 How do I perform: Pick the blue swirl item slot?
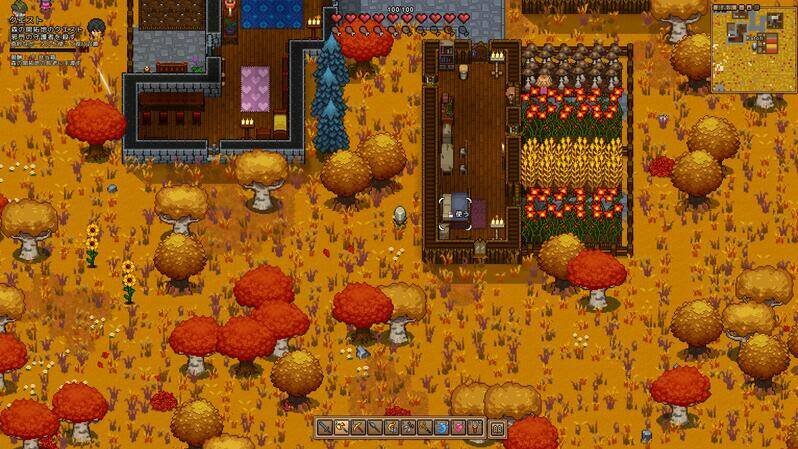[442, 428]
